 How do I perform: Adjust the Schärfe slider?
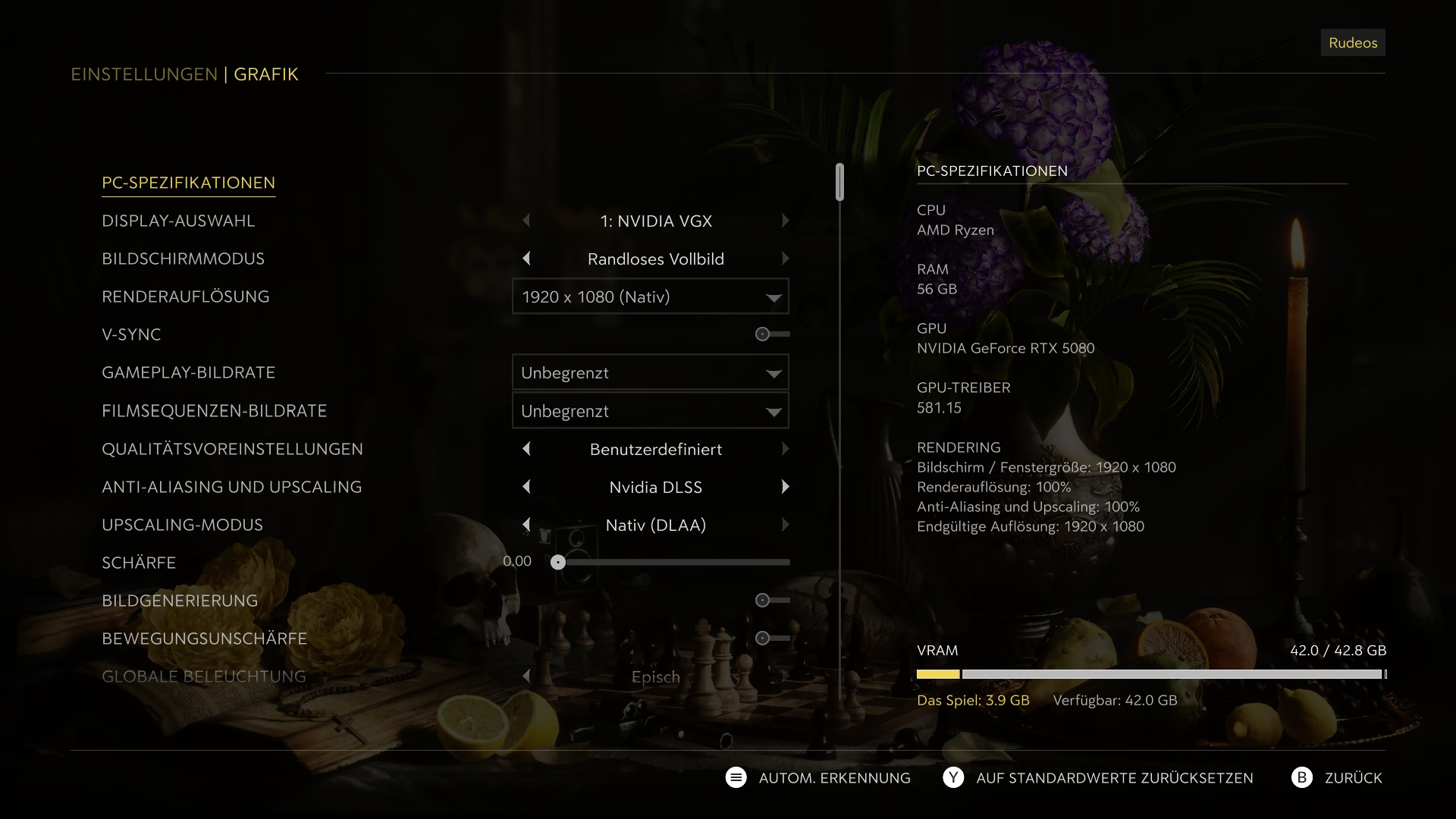coord(560,562)
